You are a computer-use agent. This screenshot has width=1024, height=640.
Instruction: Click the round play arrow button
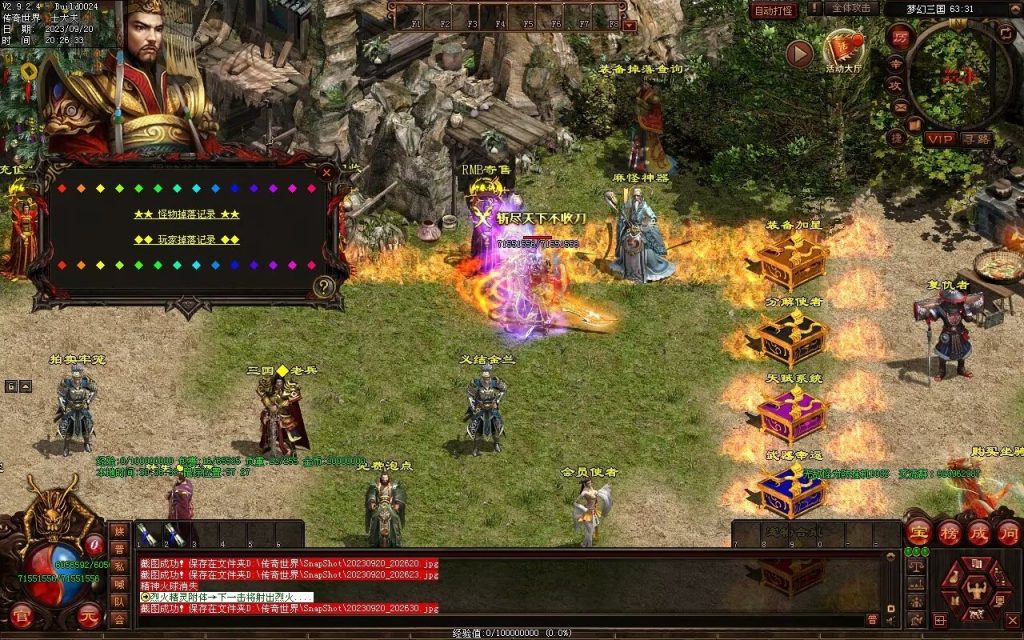798,54
